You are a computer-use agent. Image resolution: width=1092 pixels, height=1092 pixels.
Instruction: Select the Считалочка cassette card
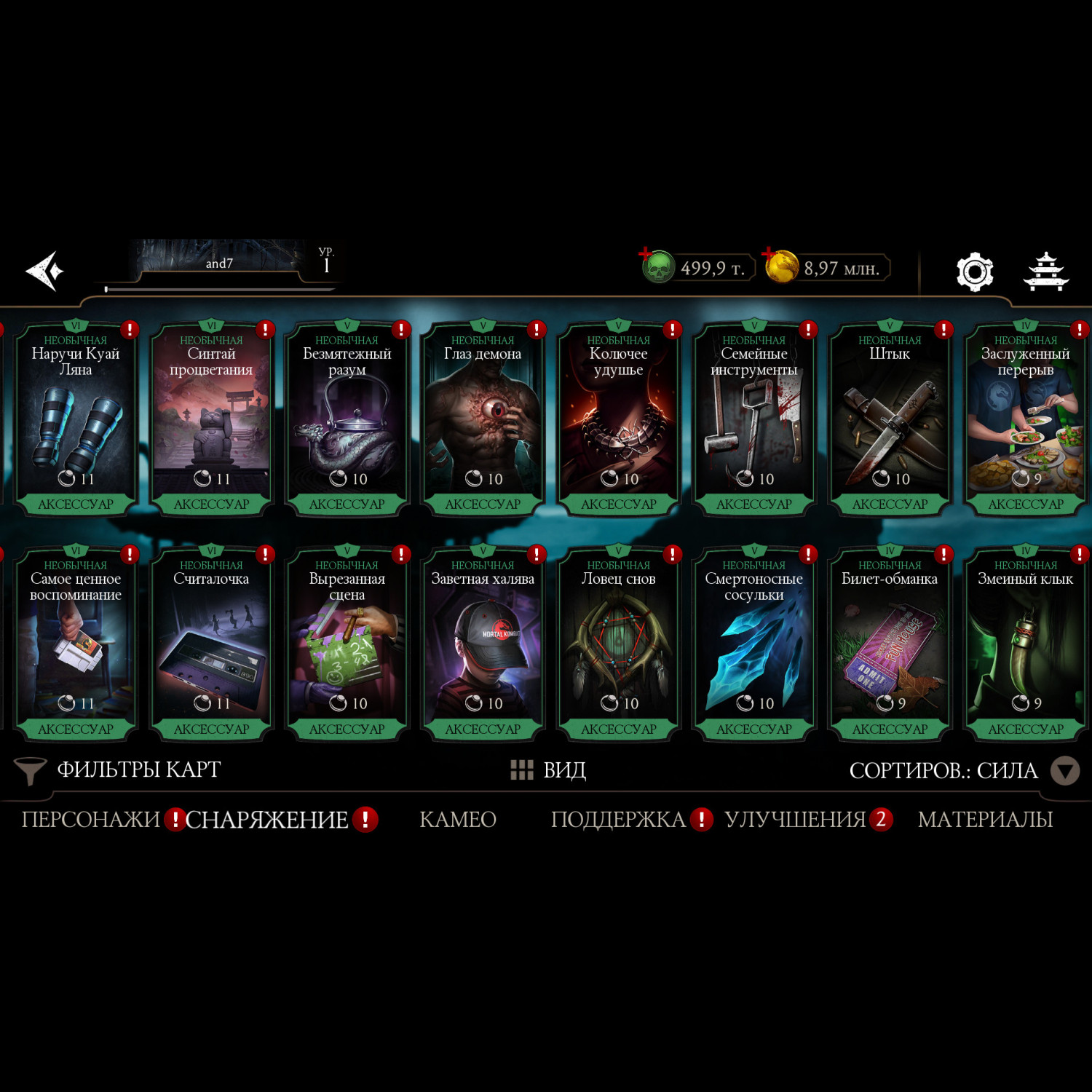tap(211, 645)
